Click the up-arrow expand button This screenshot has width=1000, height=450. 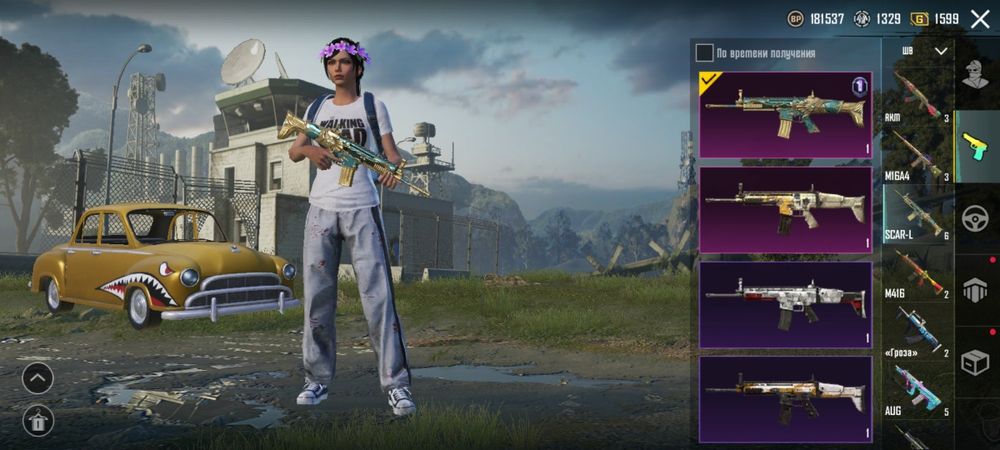coord(37,377)
